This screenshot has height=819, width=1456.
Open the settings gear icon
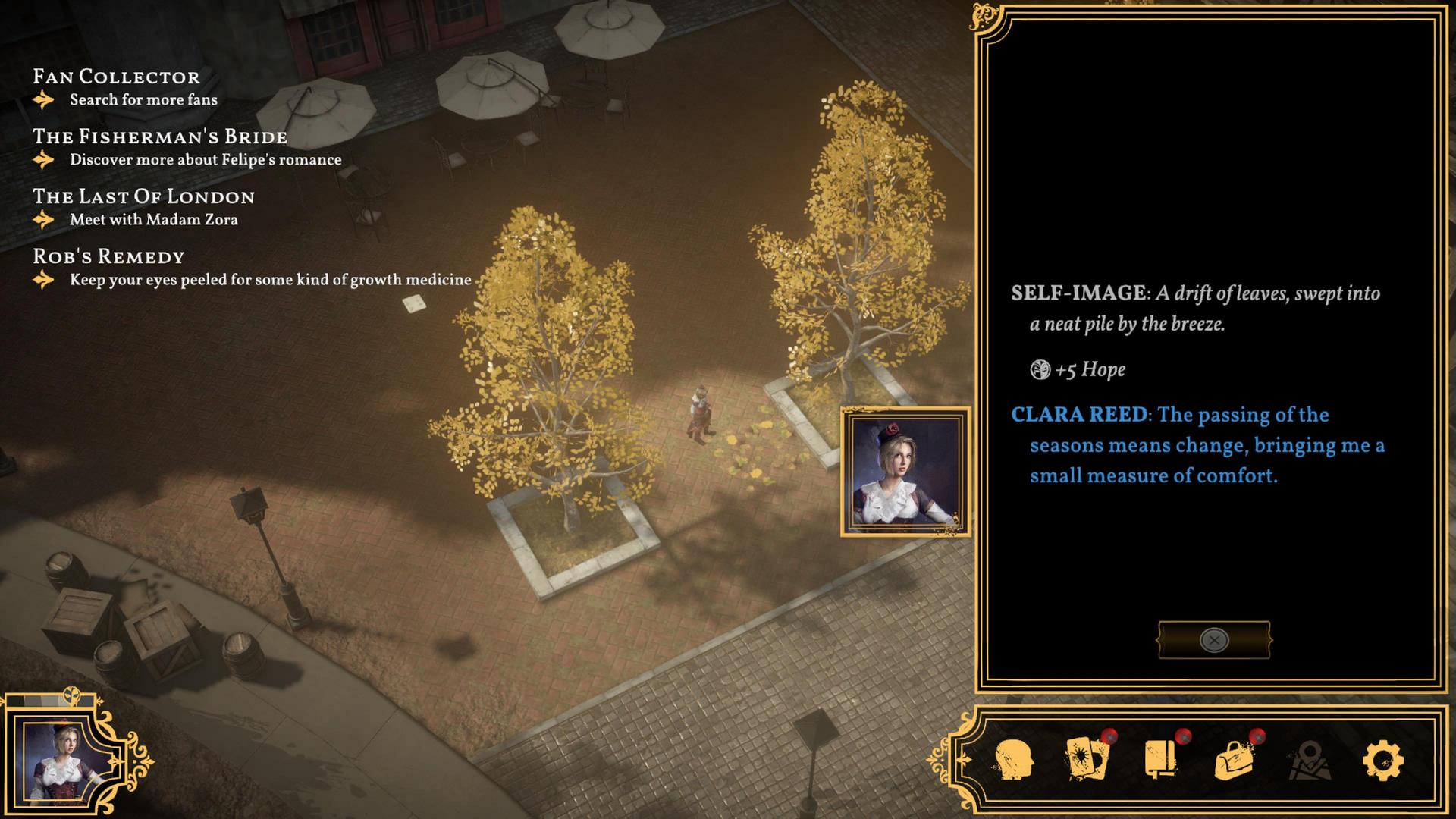pos(1383,760)
